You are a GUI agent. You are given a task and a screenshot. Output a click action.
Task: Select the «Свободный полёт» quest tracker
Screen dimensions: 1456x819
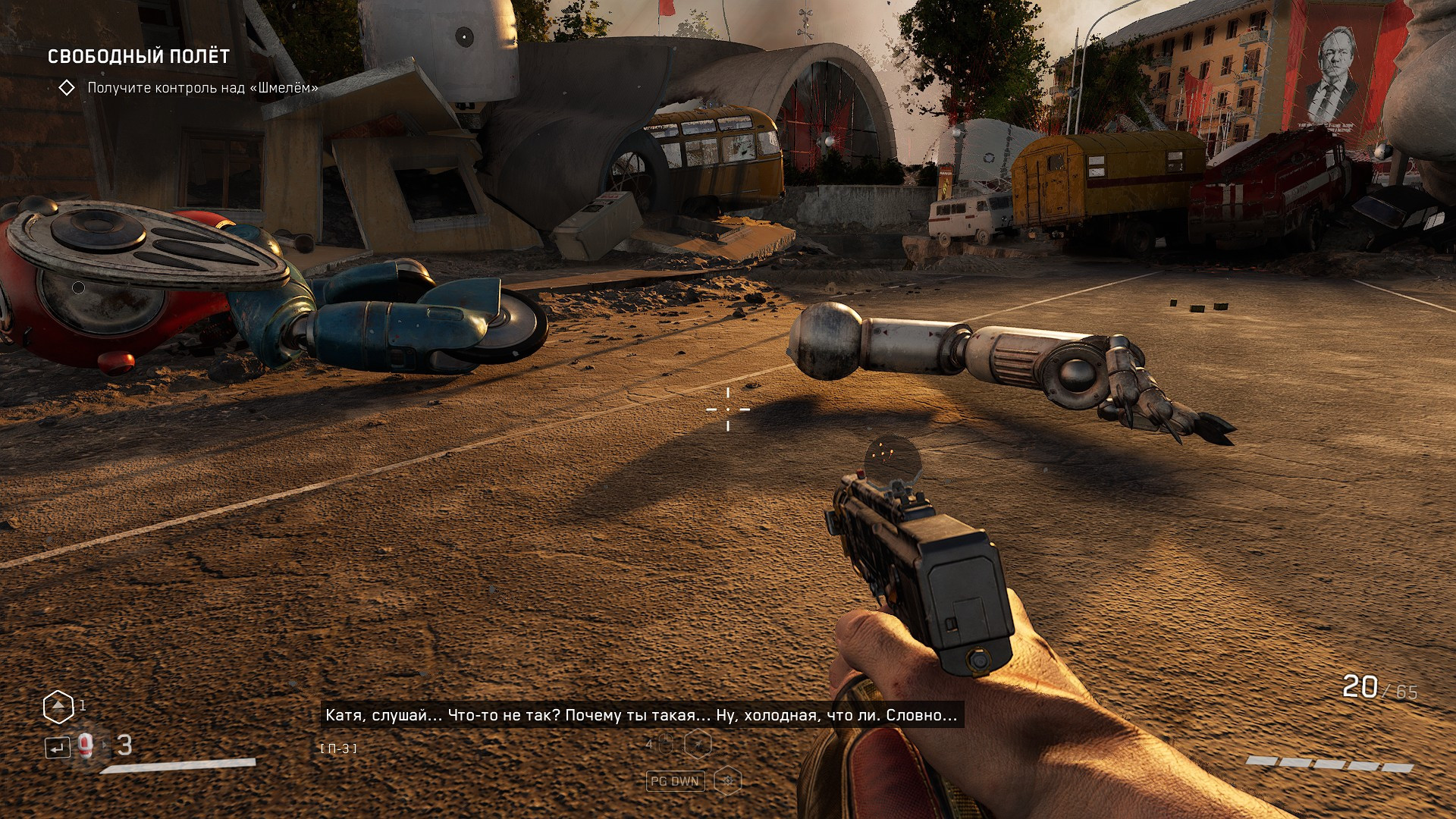click(138, 57)
